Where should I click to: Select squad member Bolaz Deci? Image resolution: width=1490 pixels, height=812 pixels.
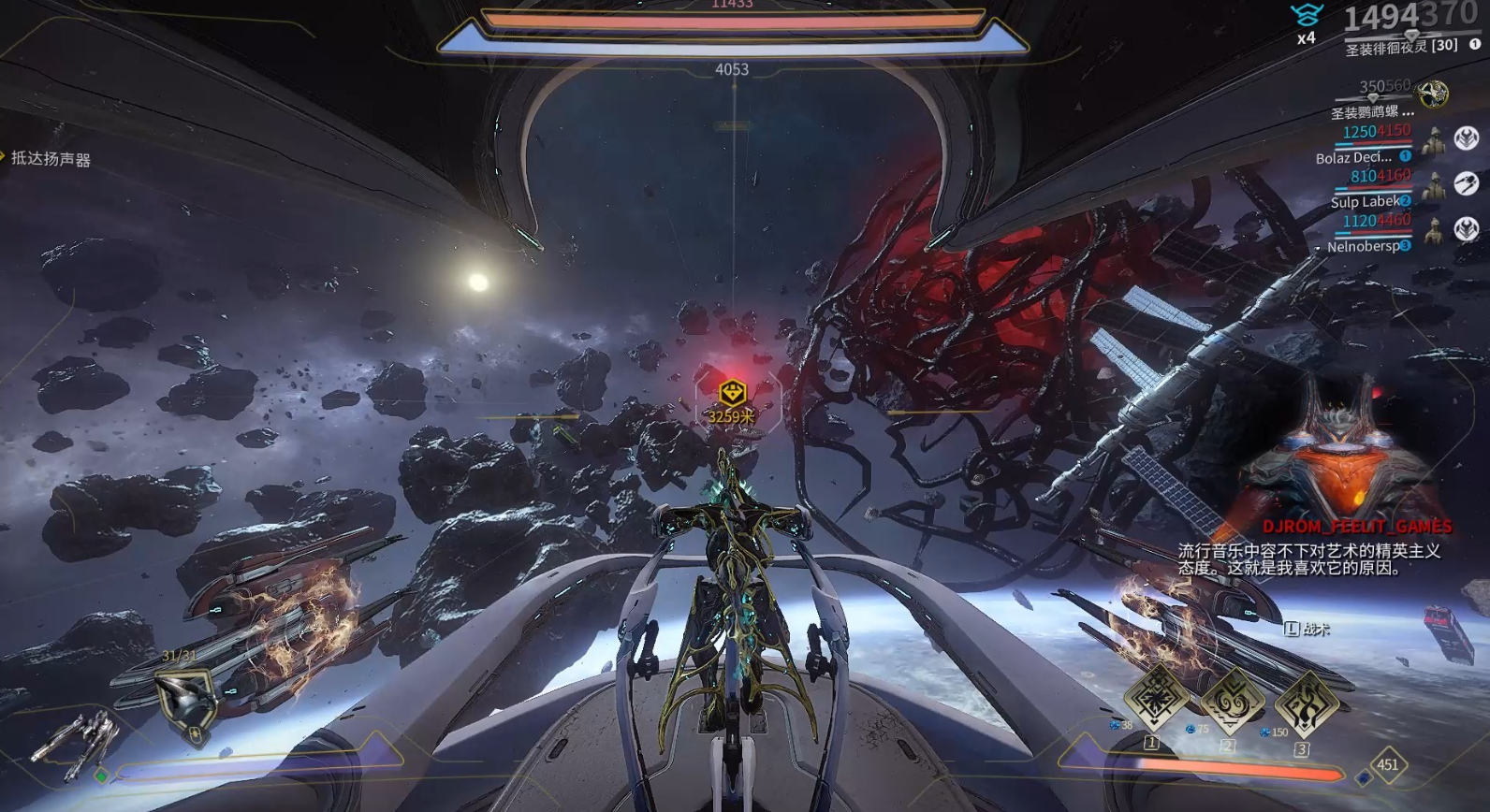(1353, 158)
